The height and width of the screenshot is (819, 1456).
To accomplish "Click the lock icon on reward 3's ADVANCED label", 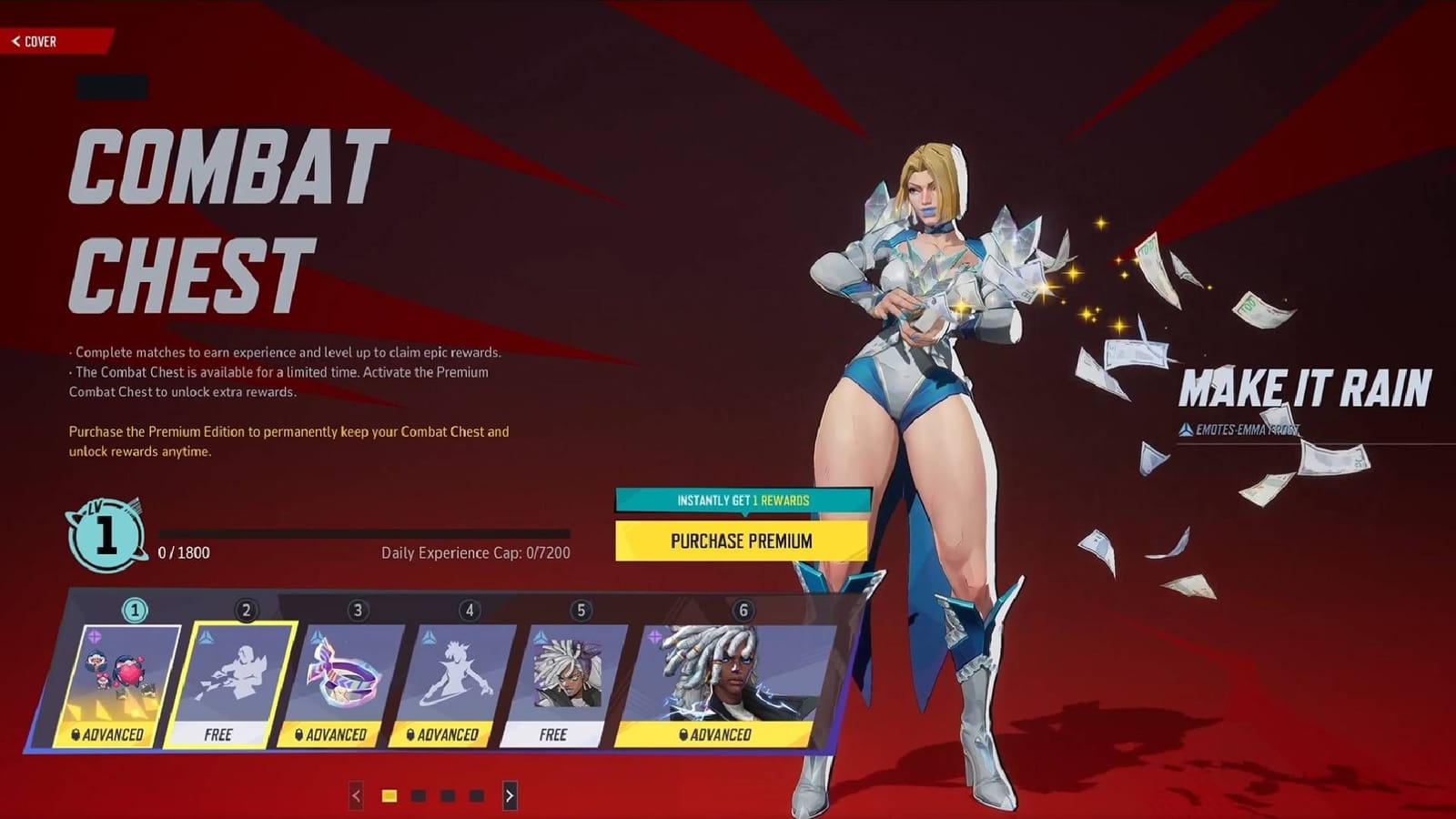I will (x=298, y=735).
